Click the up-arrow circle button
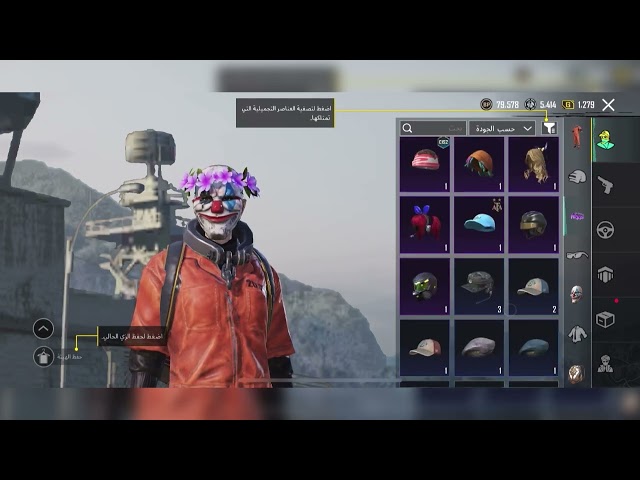Viewport: 640px width, 480px height. pyautogui.click(x=43, y=328)
